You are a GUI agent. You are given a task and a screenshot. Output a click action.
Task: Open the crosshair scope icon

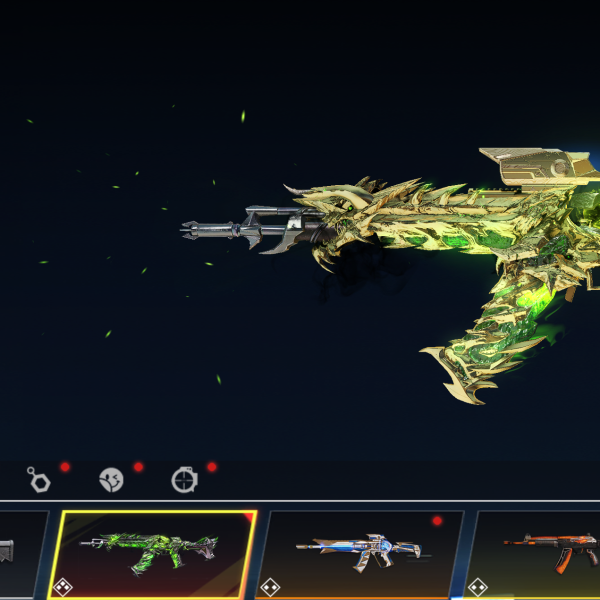[x=184, y=480]
